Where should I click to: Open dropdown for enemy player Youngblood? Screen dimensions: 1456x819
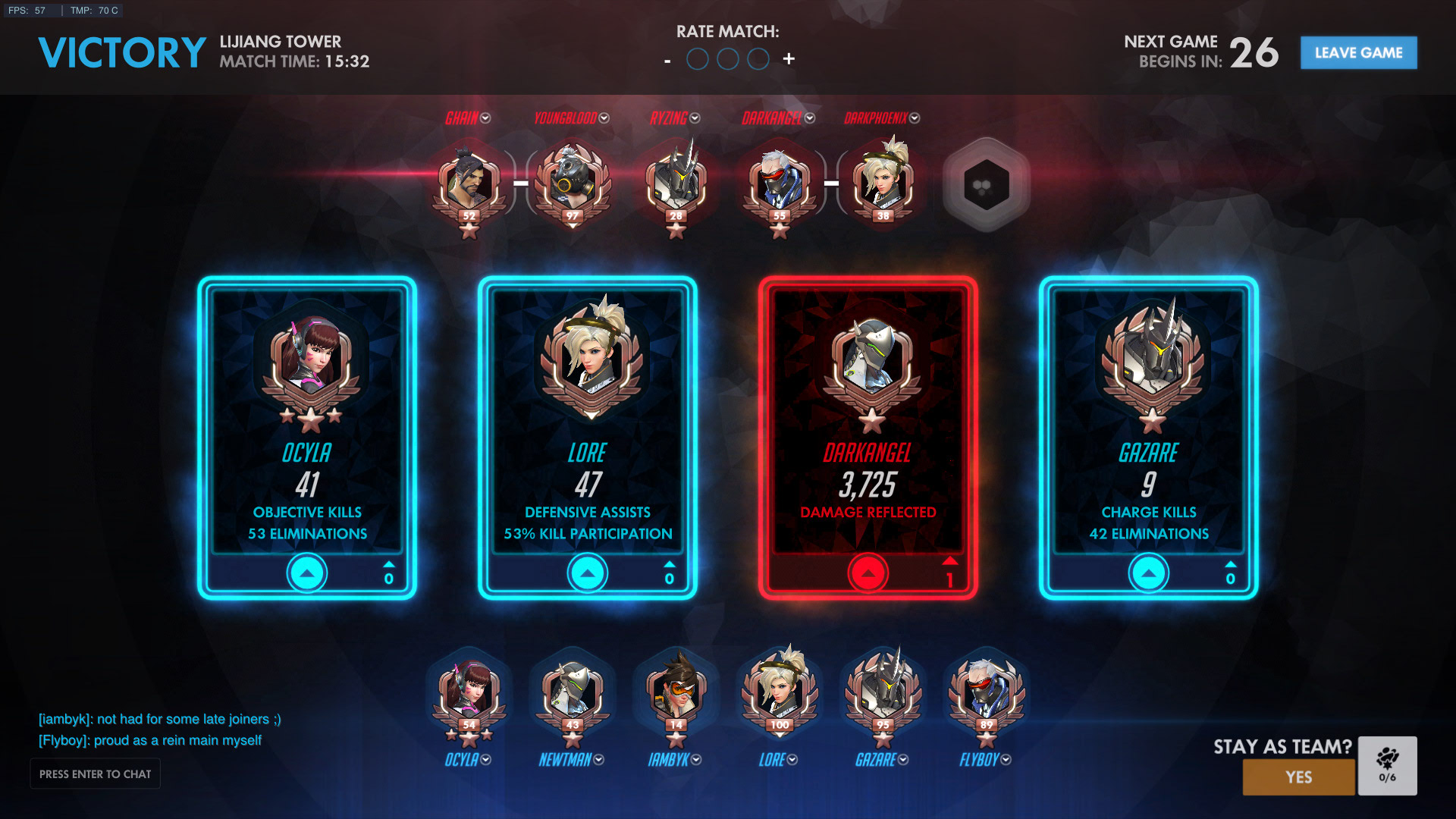click(604, 118)
